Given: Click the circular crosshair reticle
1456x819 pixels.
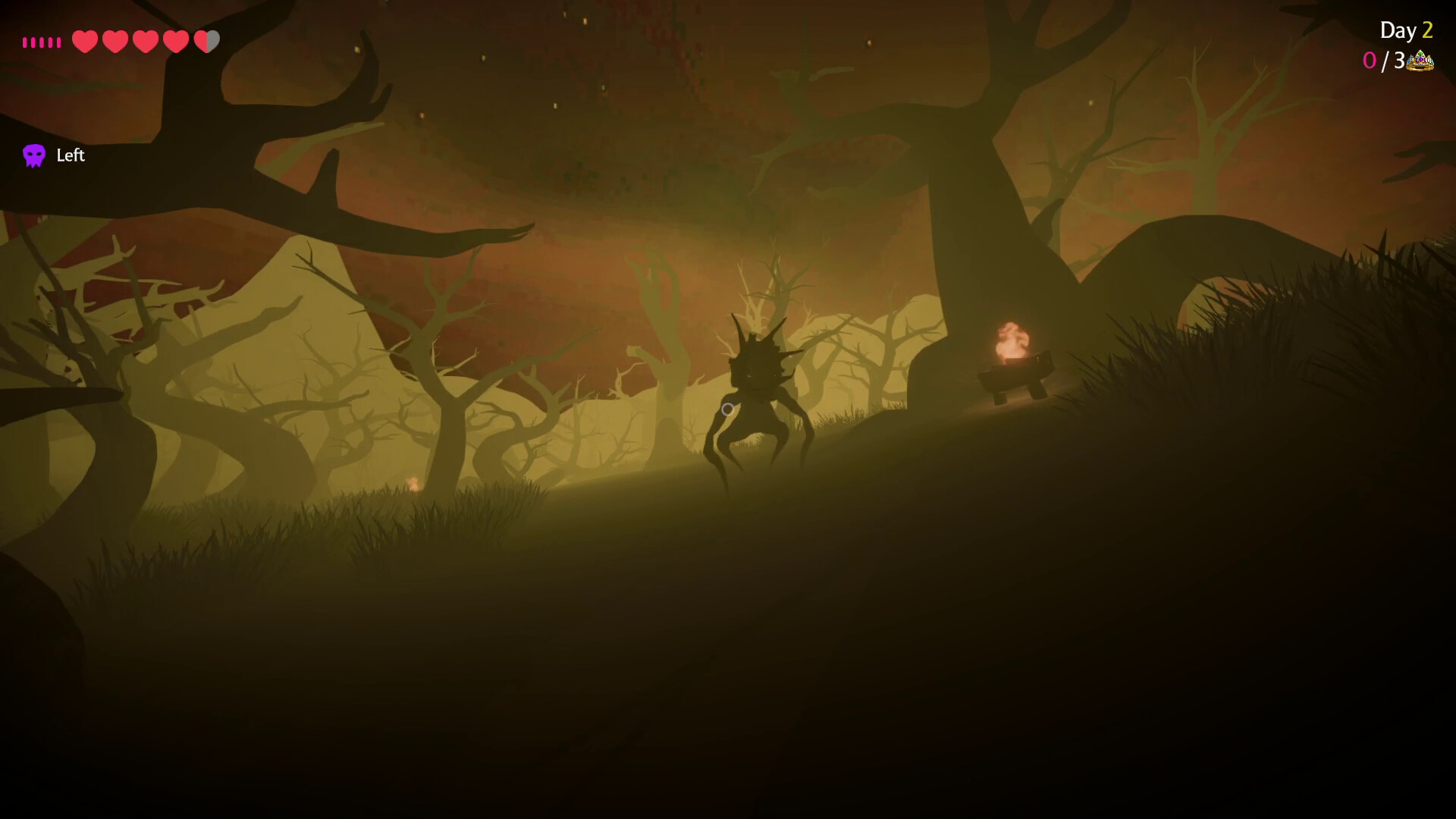Looking at the screenshot, I should pyautogui.click(x=727, y=409).
